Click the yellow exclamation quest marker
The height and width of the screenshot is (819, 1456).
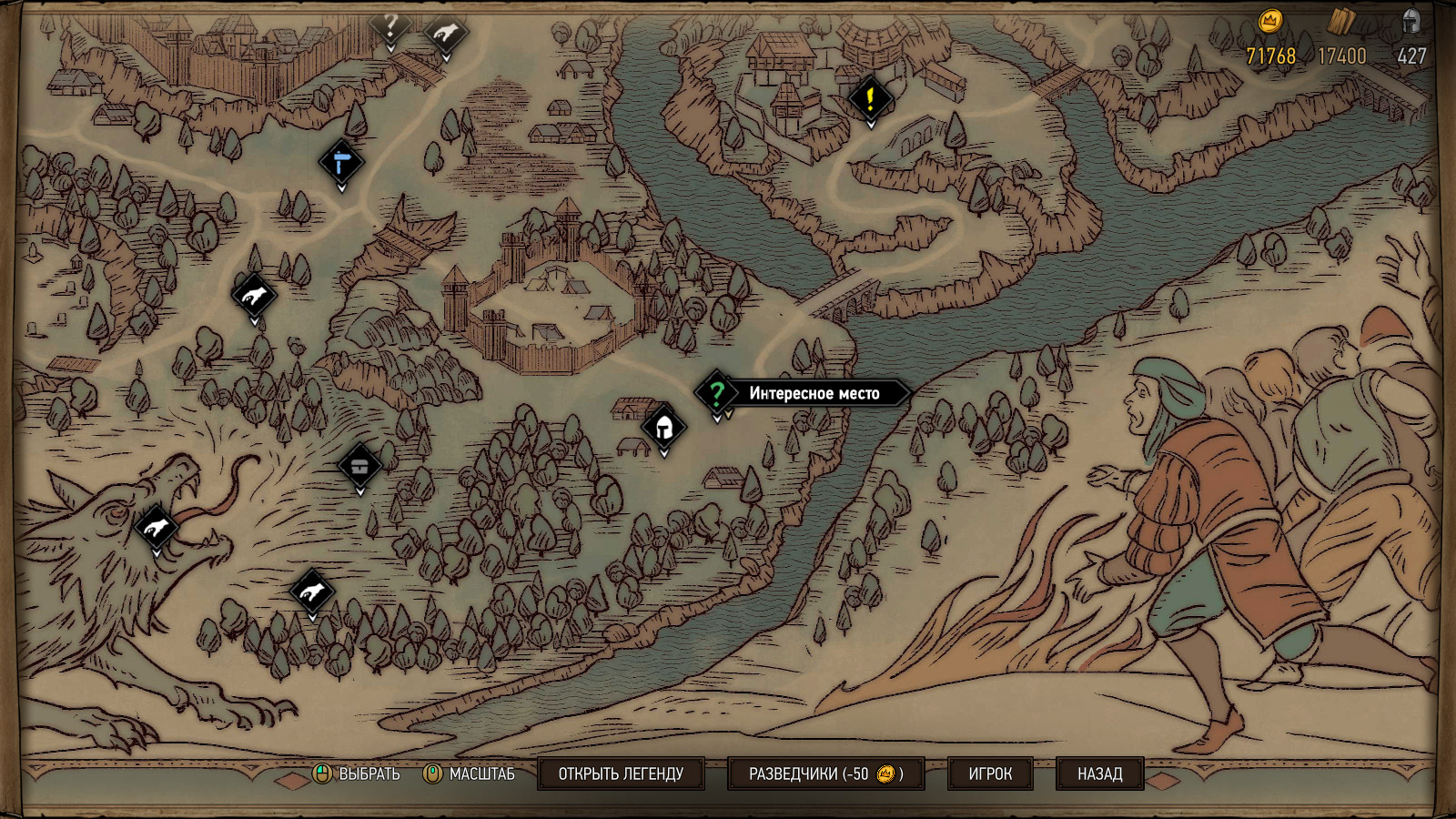[x=870, y=97]
